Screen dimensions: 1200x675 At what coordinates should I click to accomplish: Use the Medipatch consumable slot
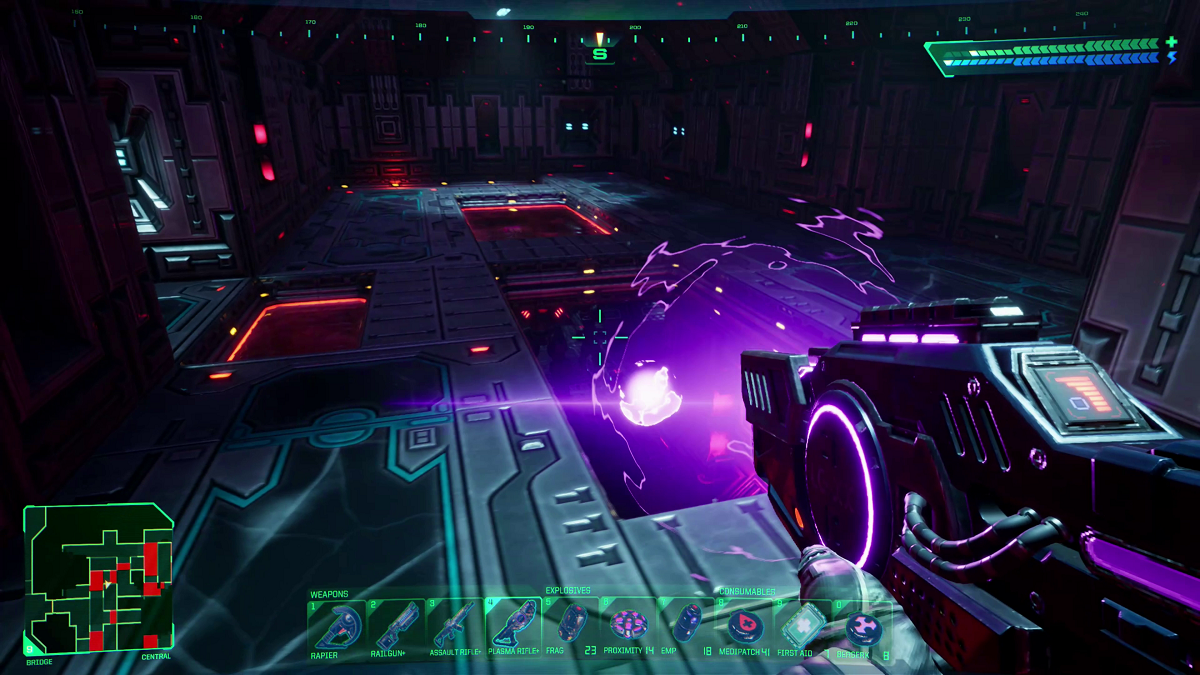point(743,626)
